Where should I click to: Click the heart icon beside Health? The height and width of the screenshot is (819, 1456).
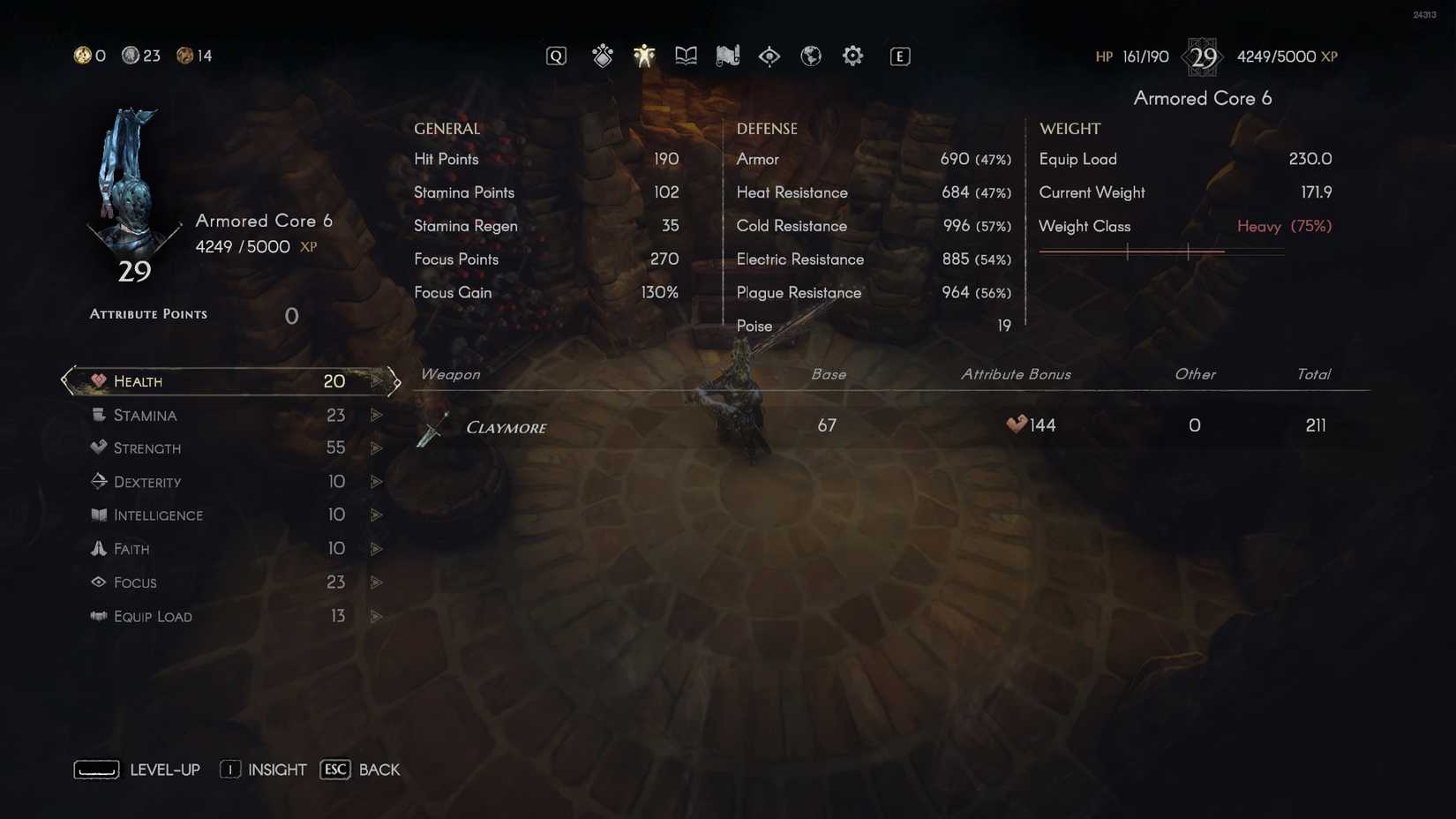point(98,380)
